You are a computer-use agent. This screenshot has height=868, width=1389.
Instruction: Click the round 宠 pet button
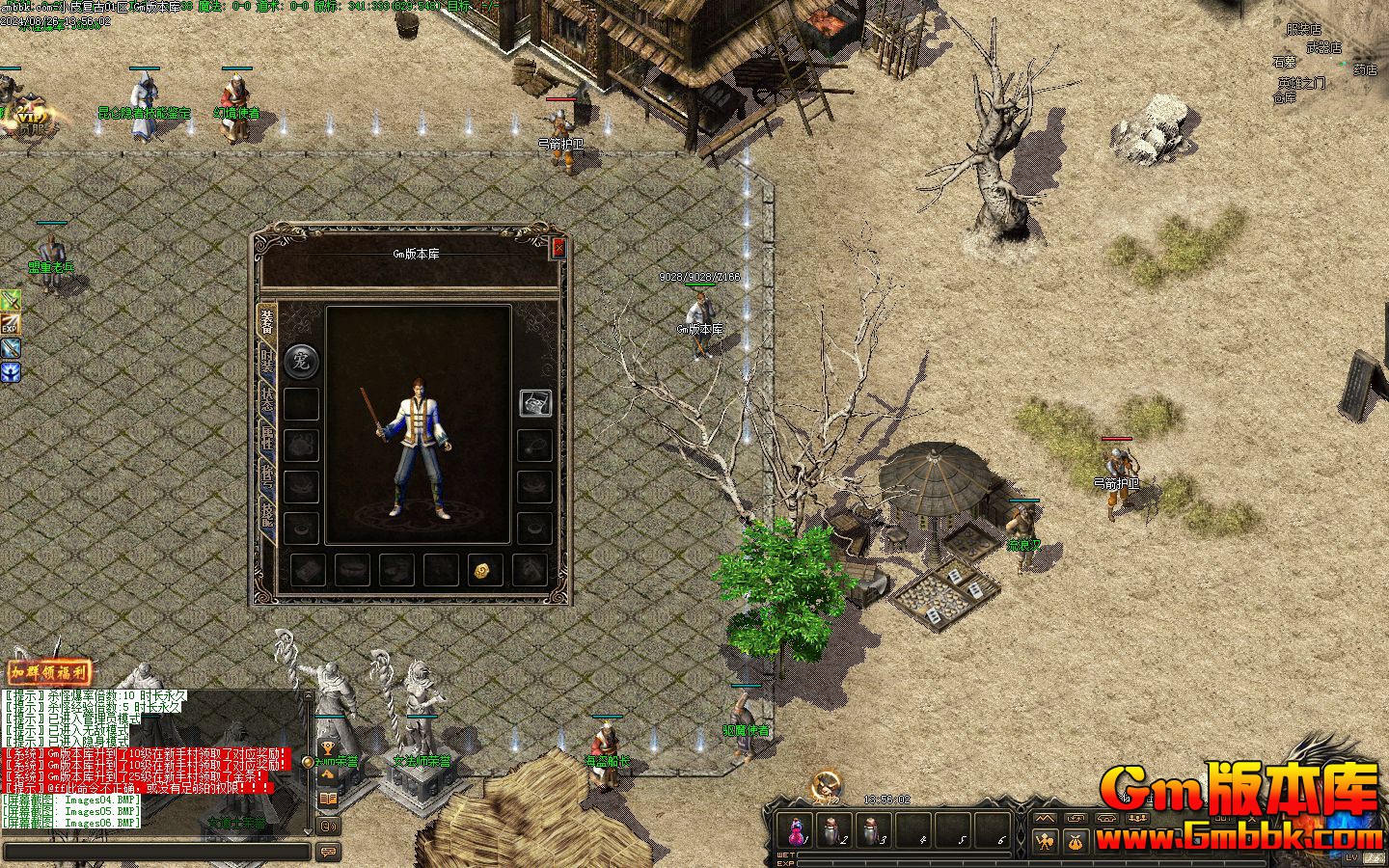(301, 361)
